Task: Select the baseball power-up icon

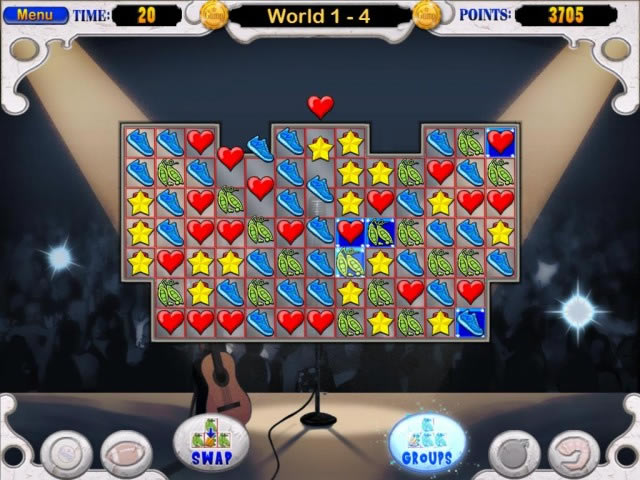Action: 69,449
